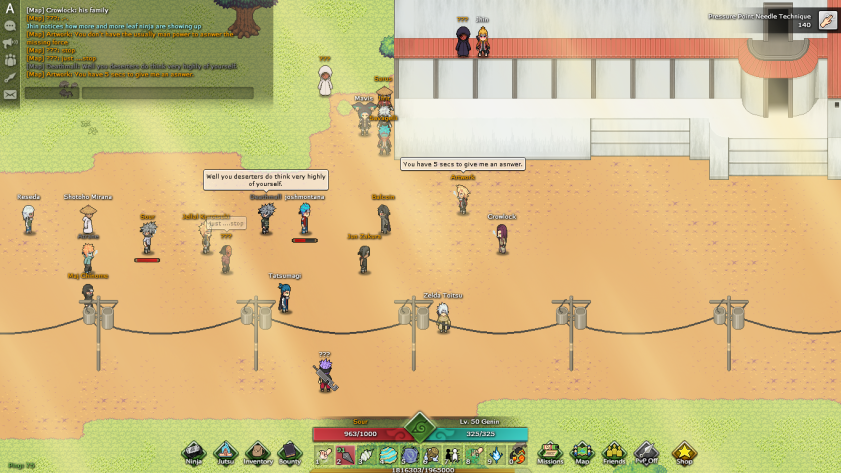Click the Pressure Point Needle Technique icon

(x=827, y=20)
